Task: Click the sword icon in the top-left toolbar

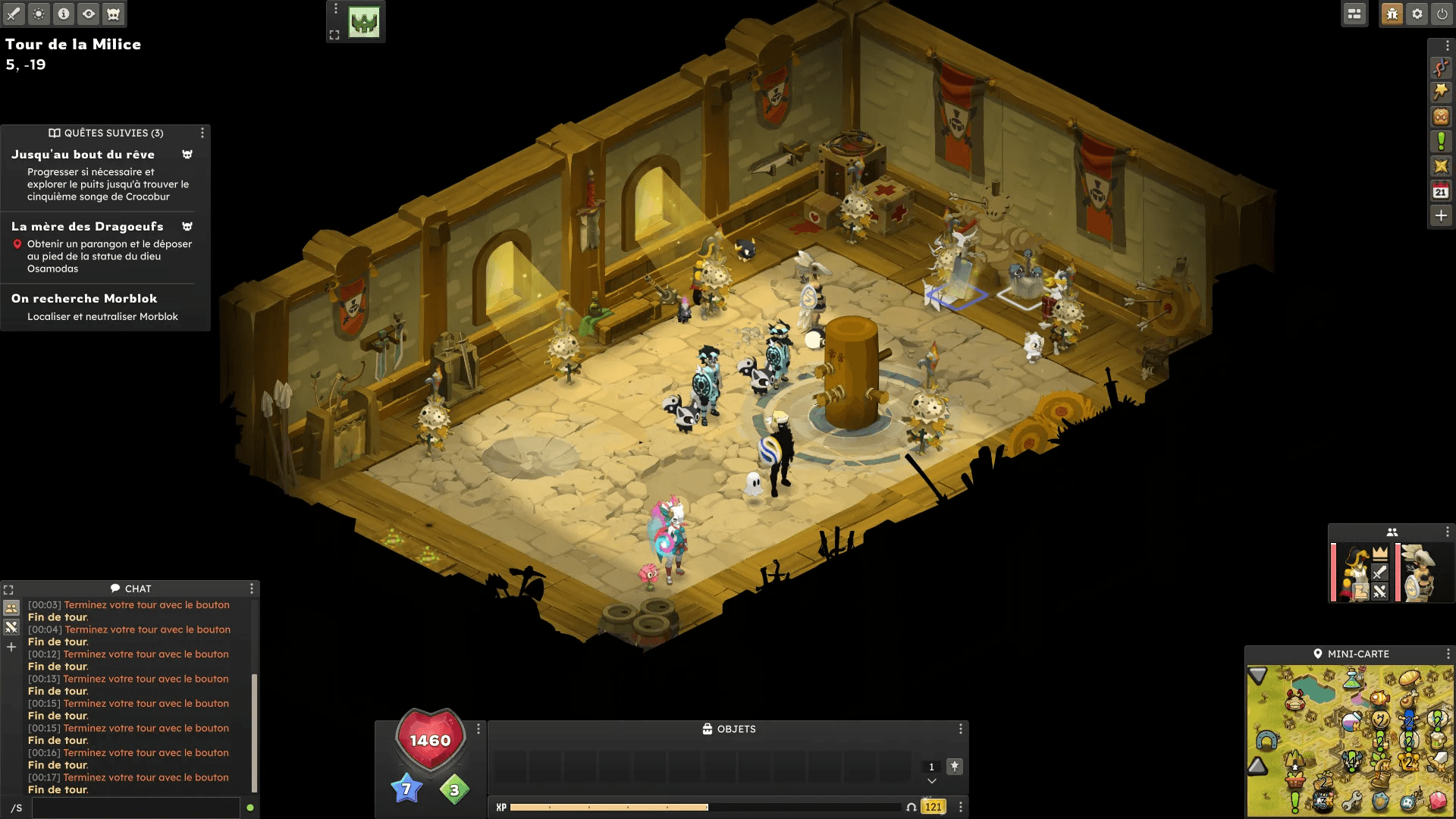Action: tap(14, 14)
